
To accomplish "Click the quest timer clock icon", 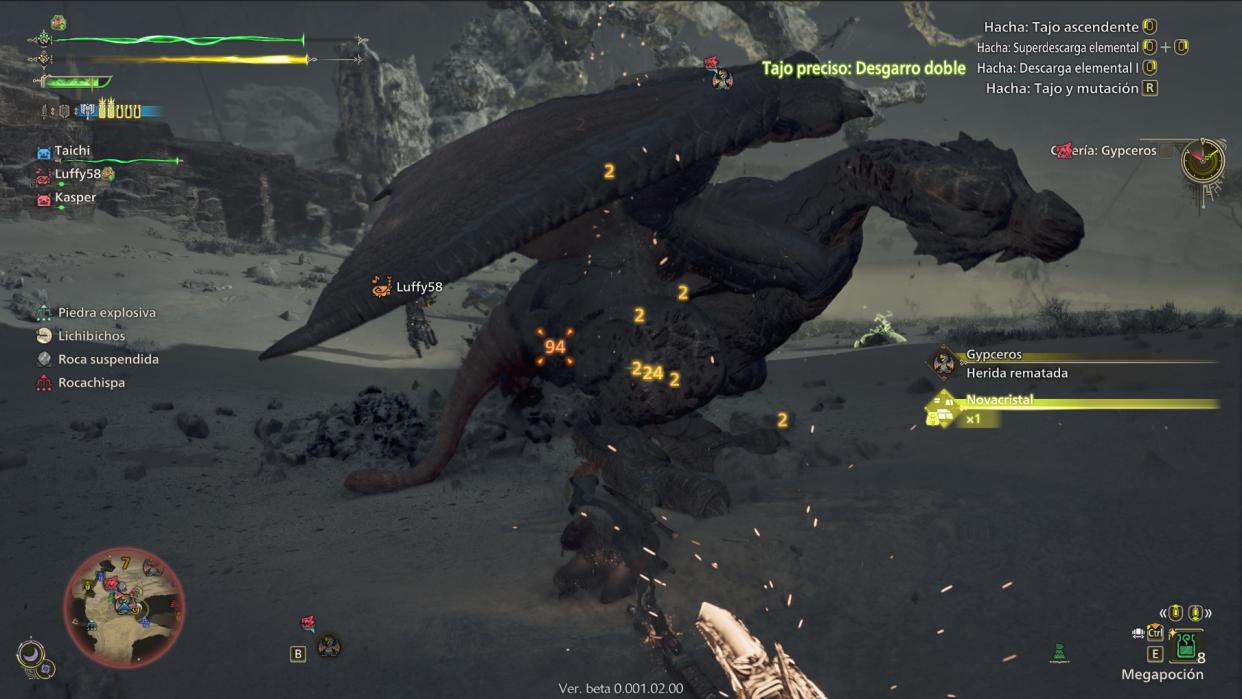I will pos(1203,160).
